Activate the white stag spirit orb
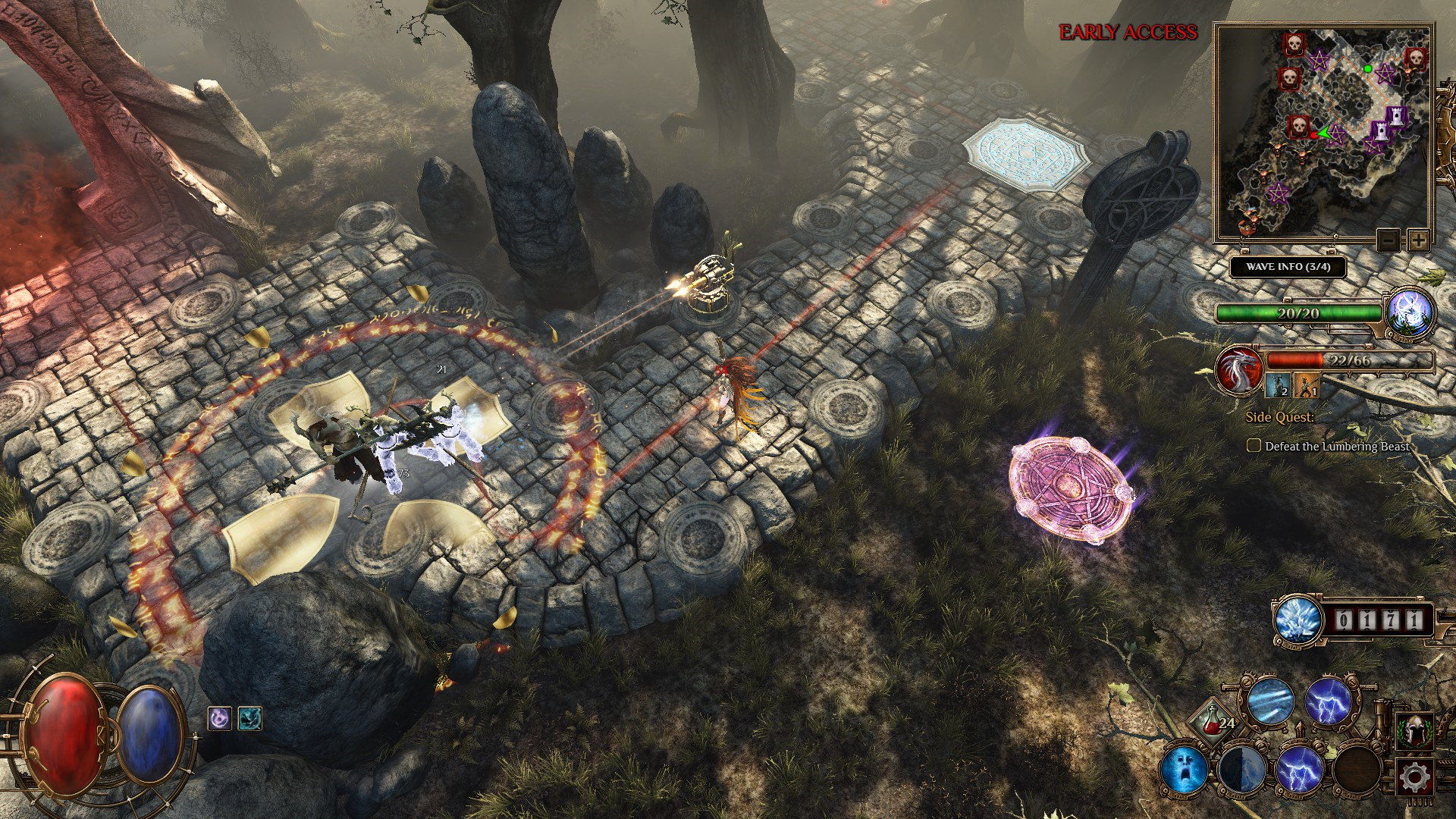The width and height of the screenshot is (1456, 819). [x=1410, y=313]
